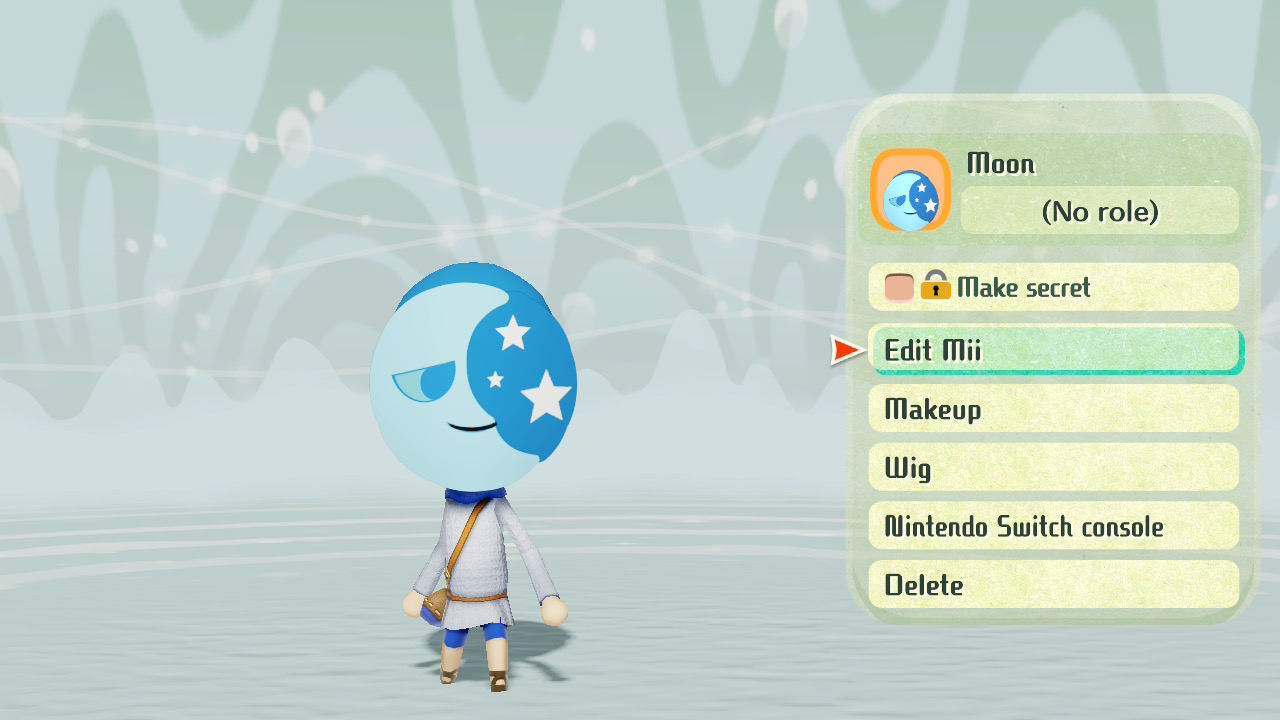Choose Delete for the Moon Mii
This screenshot has height=720, width=1280.
(x=1053, y=585)
